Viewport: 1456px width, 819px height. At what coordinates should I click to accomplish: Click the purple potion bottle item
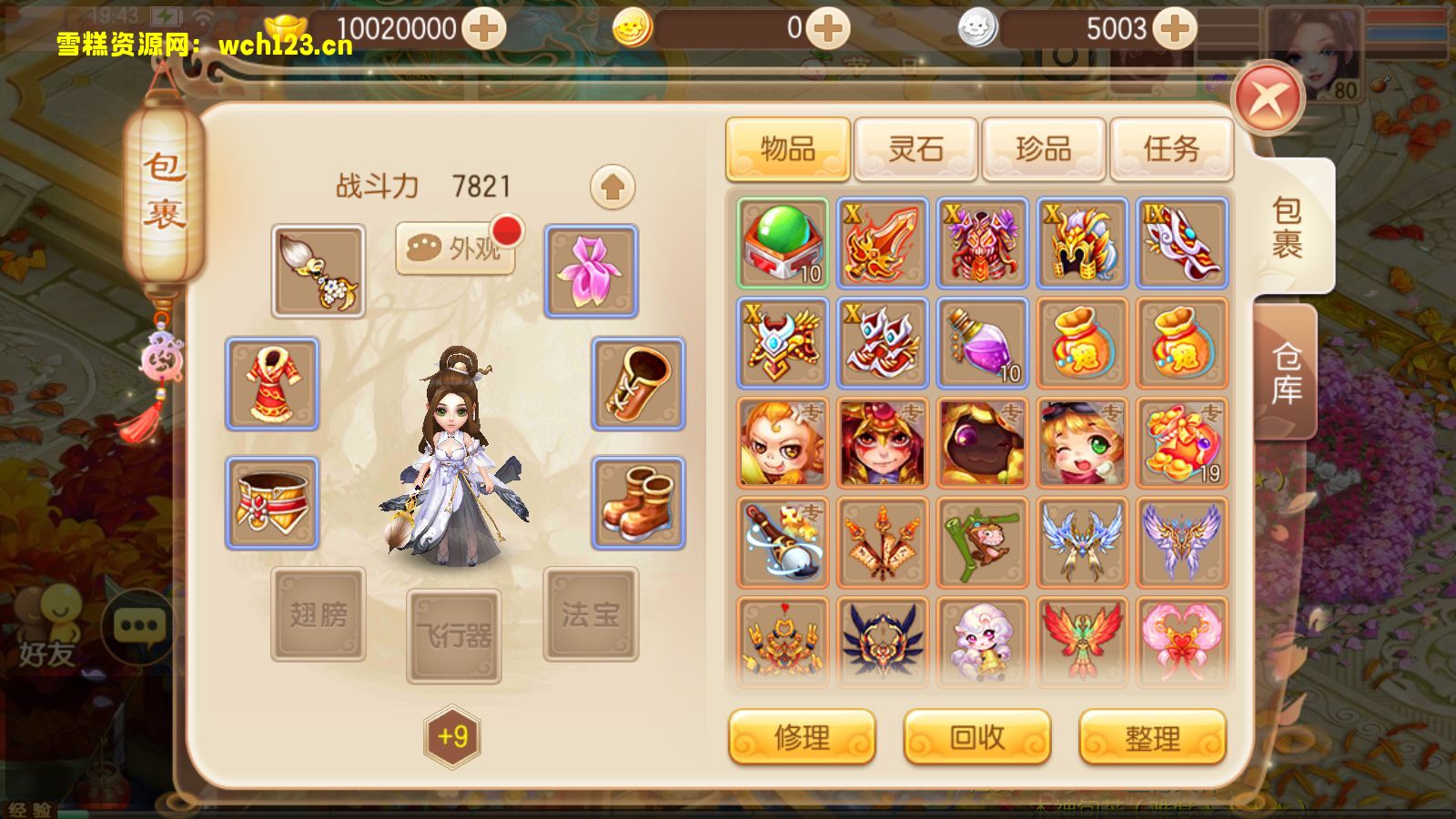(982, 345)
